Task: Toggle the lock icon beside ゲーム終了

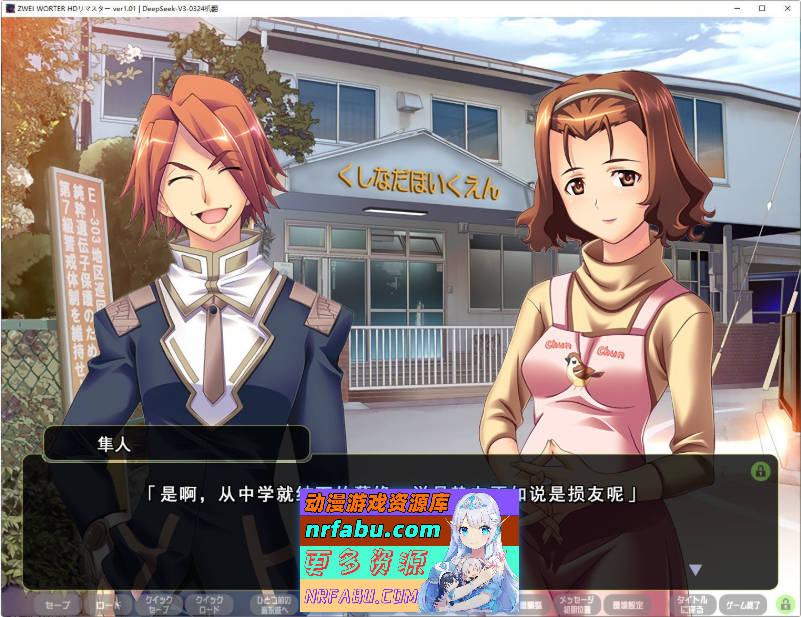Action: 785,604
